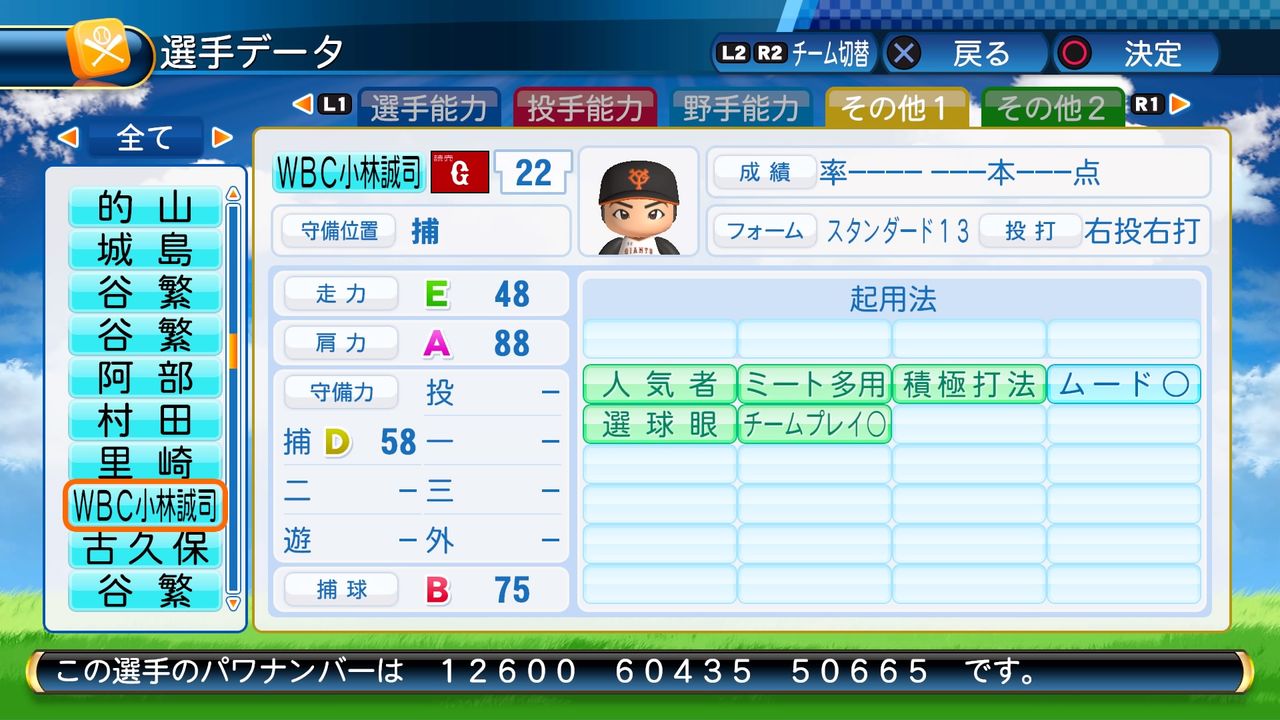Toggle the 人気者 trait badge
The height and width of the screenshot is (720, 1280).
coord(659,384)
